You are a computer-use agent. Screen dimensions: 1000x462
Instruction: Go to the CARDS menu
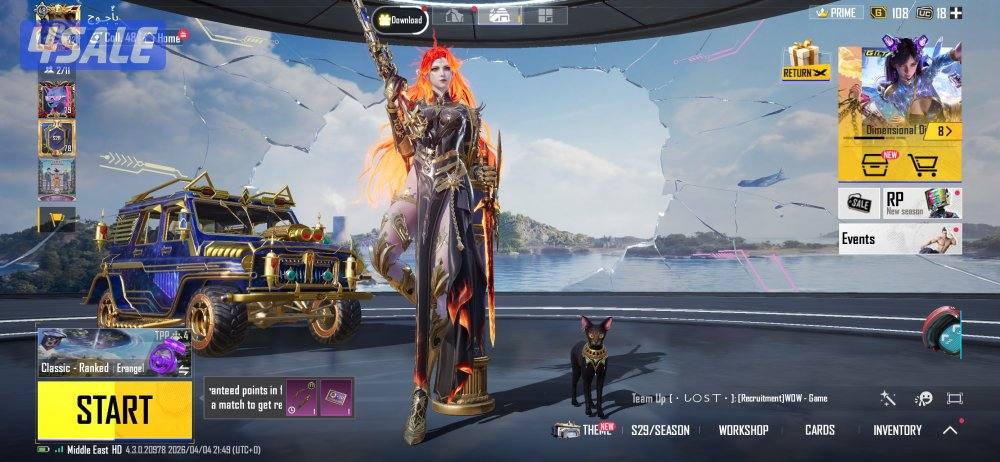point(820,430)
